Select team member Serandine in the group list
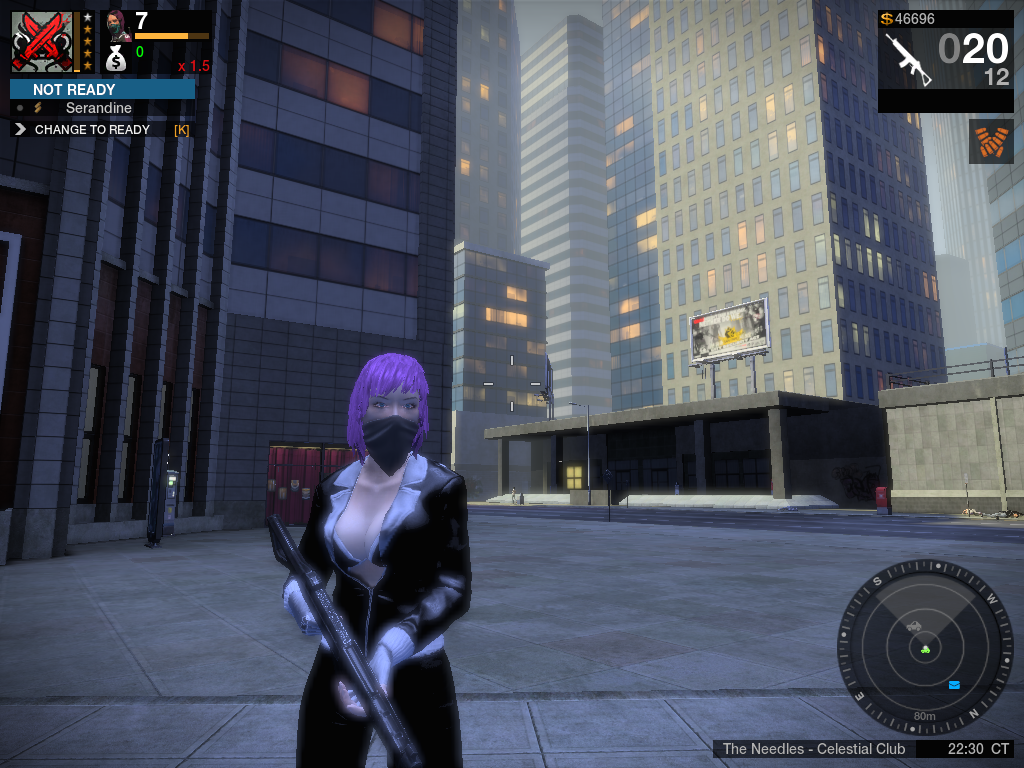This screenshot has height=768, width=1024. pos(98,108)
